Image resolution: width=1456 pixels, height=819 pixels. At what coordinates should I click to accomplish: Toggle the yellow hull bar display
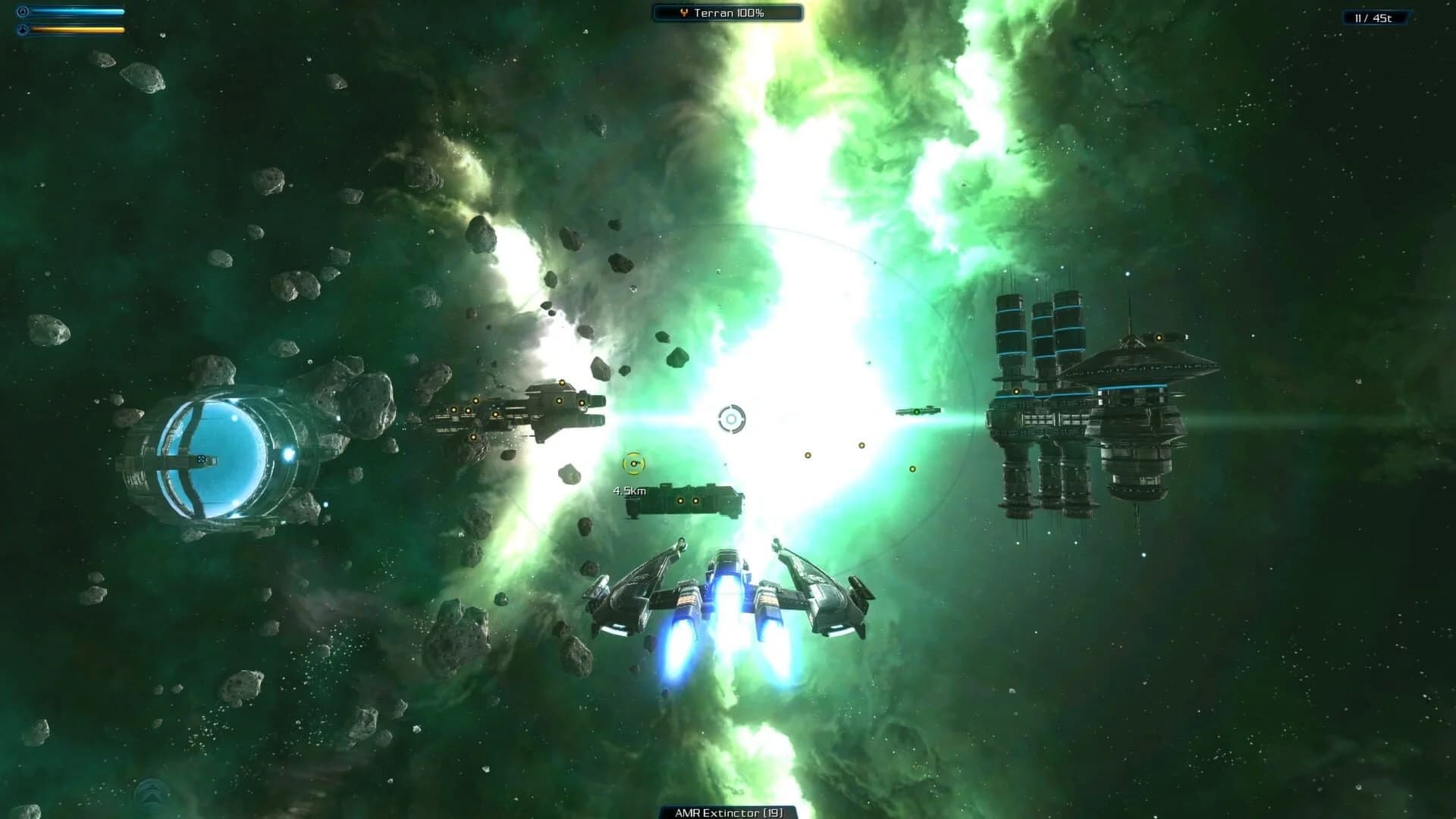click(80, 29)
